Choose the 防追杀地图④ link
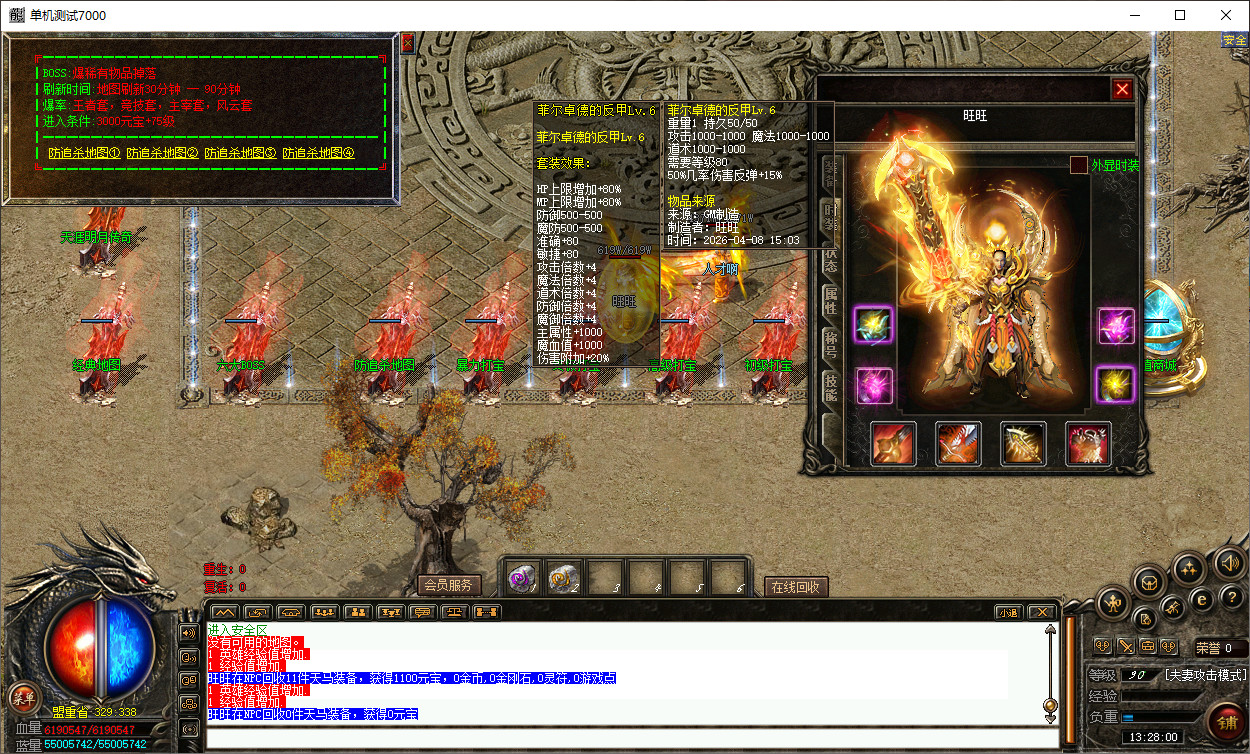 (319, 154)
